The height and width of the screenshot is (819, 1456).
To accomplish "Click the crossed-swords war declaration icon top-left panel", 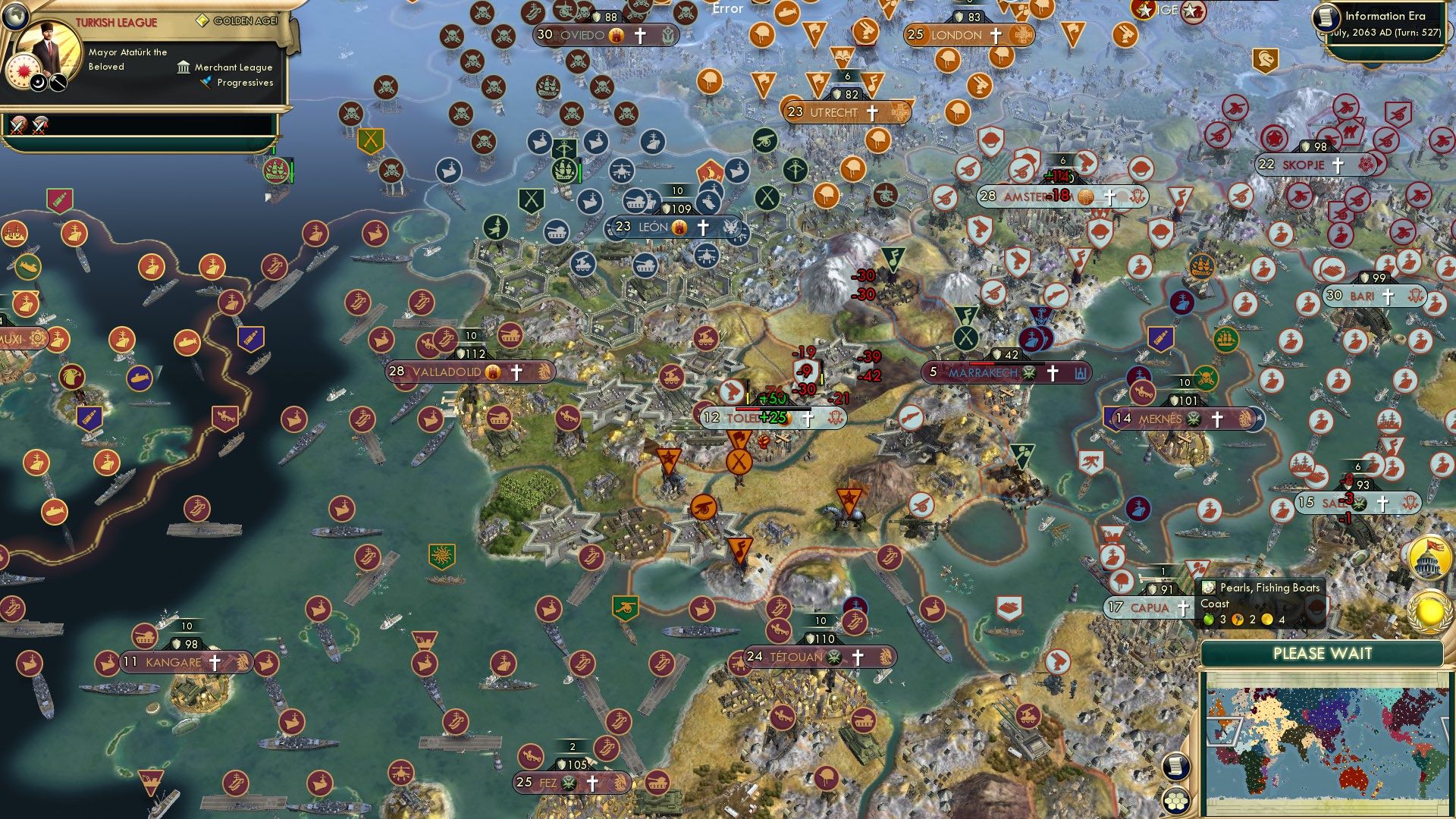I will click(17, 124).
